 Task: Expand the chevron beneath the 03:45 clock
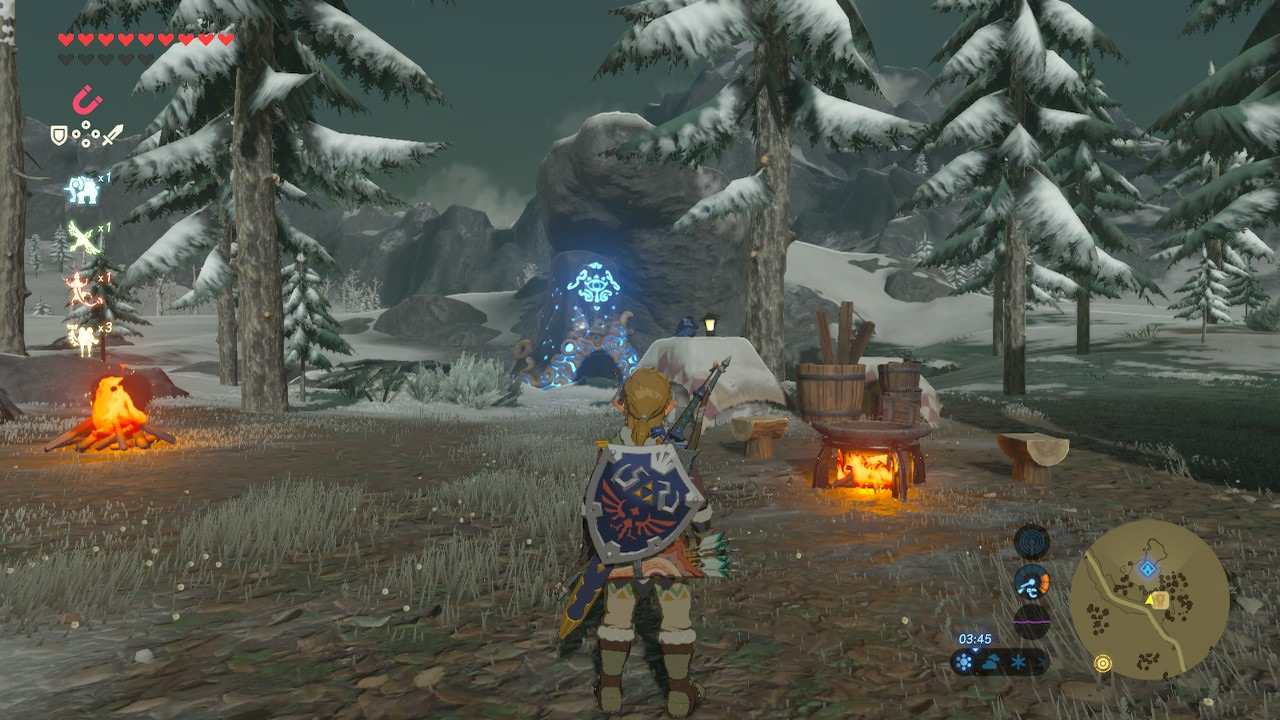(975, 650)
